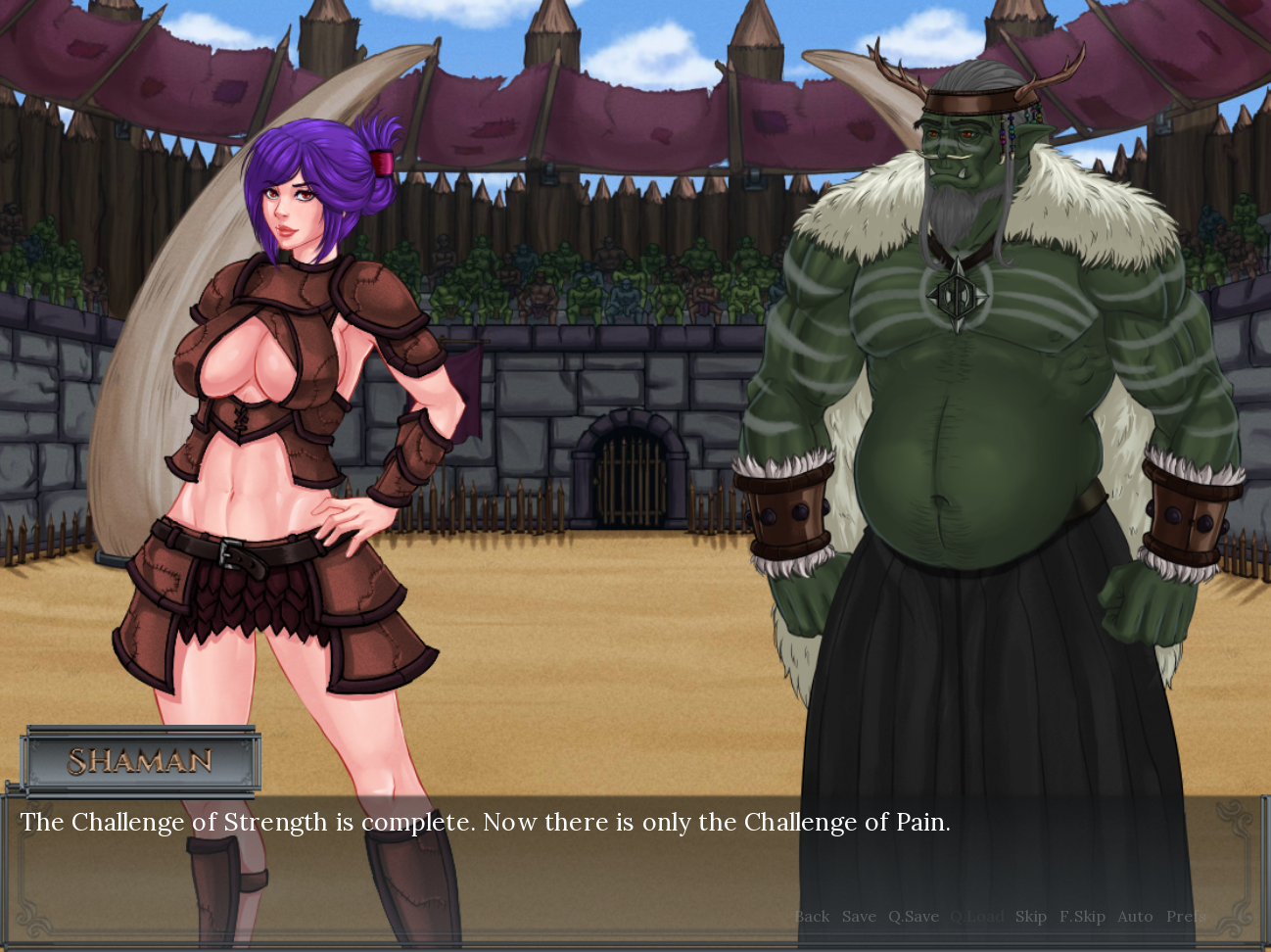Viewport: 1271px width, 952px height.
Task: Click the greyed-out Q.Load button
Action: pos(977,917)
